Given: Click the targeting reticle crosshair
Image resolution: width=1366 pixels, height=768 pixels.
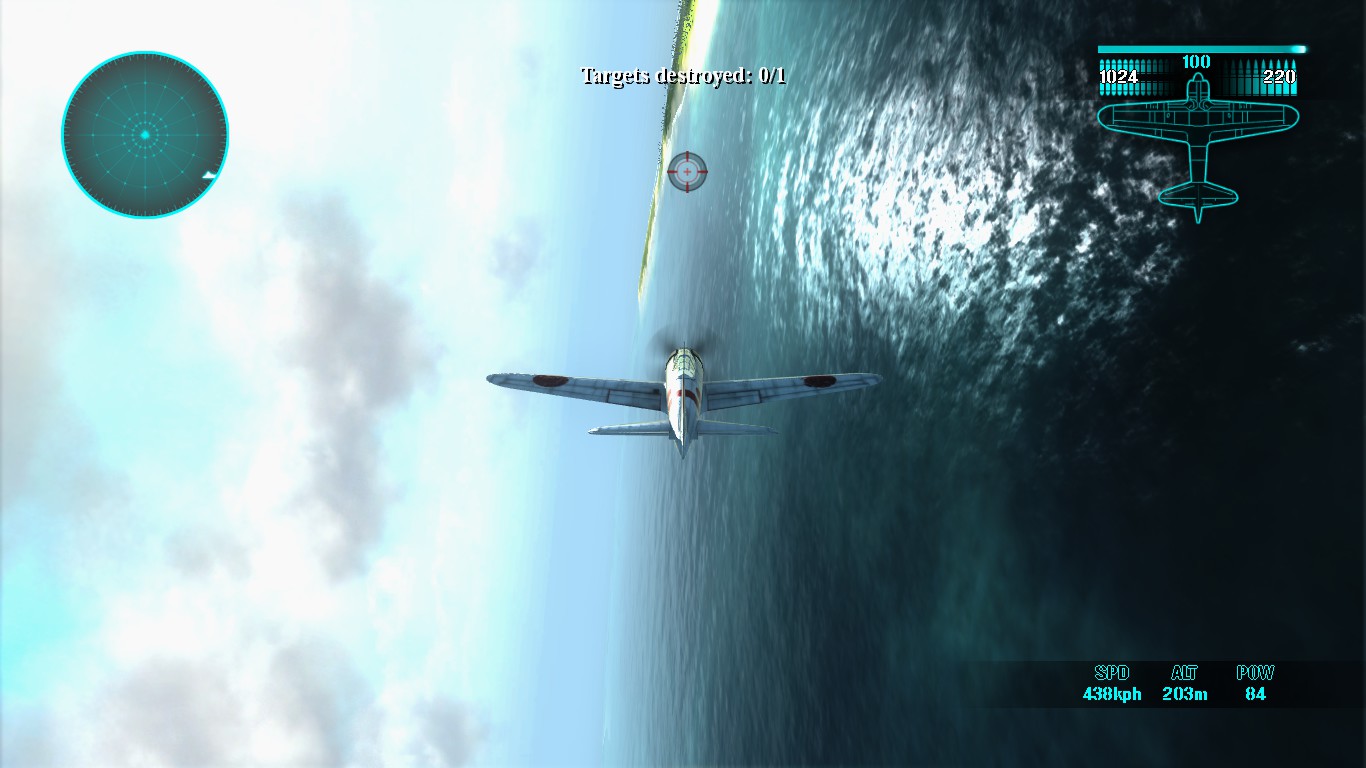Looking at the screenshot, I should tap(686, 170).
